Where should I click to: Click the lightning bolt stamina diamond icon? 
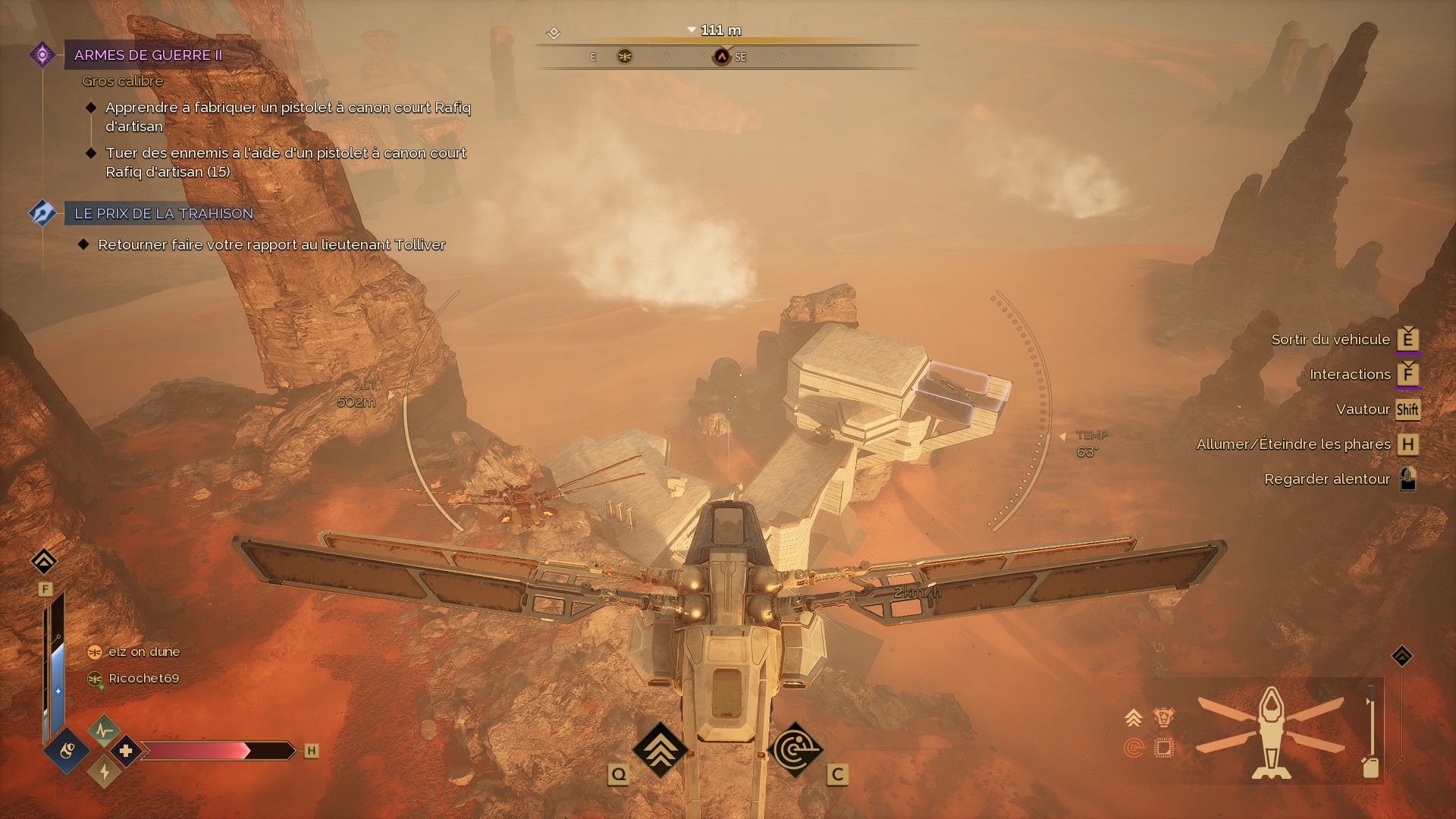[104, 772]
